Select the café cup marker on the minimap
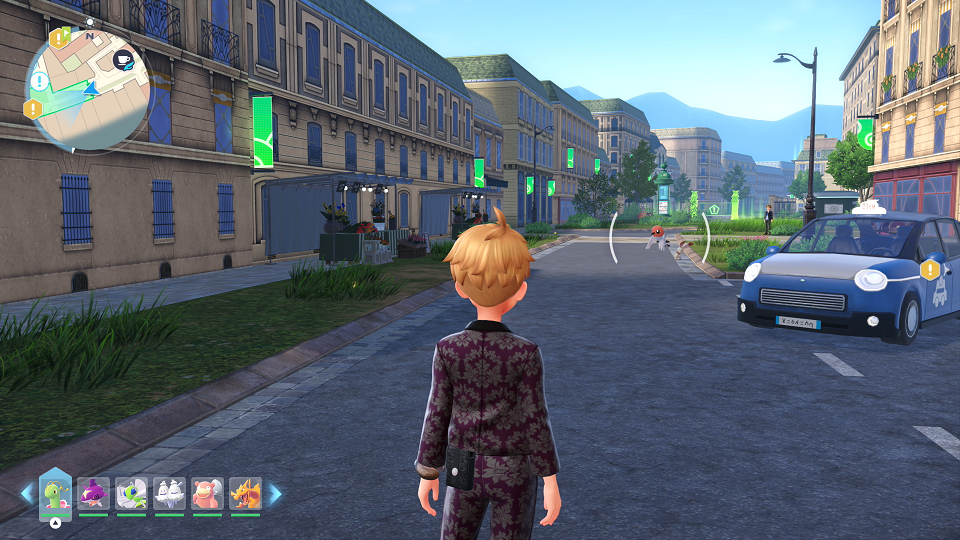960x540 pixels. [123, 59]
